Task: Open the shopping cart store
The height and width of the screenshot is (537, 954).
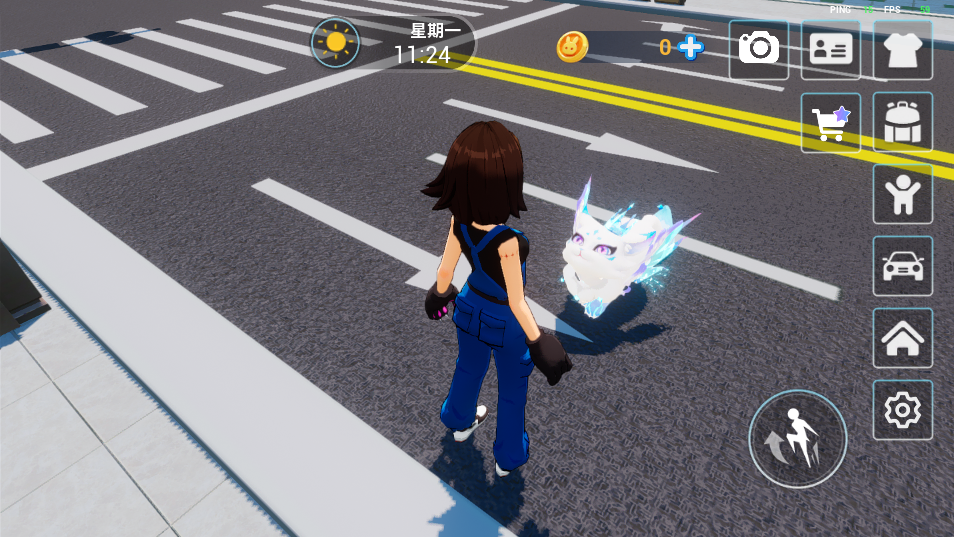Action: coord(830,122)
